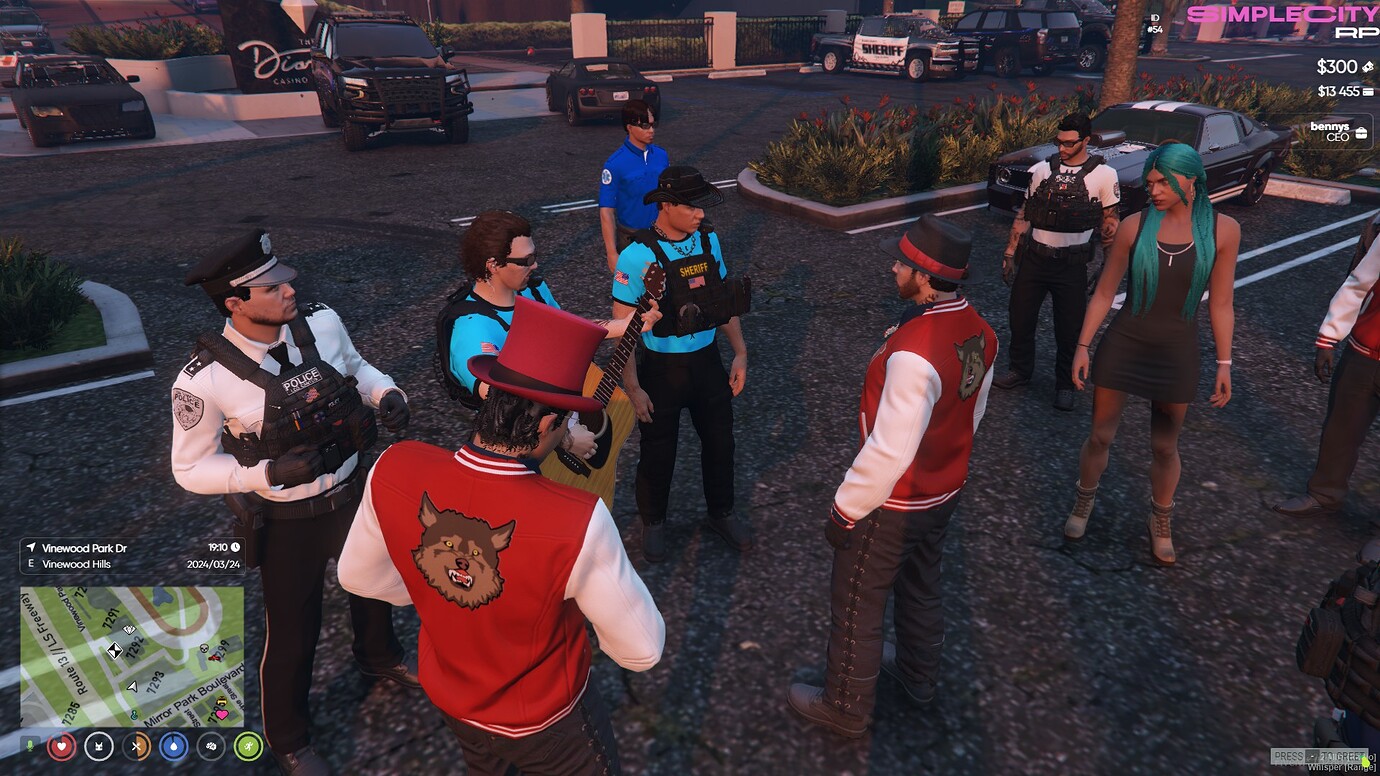Click the PRESS TO GREET prompt
Screen dimensions: 1380x776
click(x=1320, y=757)
